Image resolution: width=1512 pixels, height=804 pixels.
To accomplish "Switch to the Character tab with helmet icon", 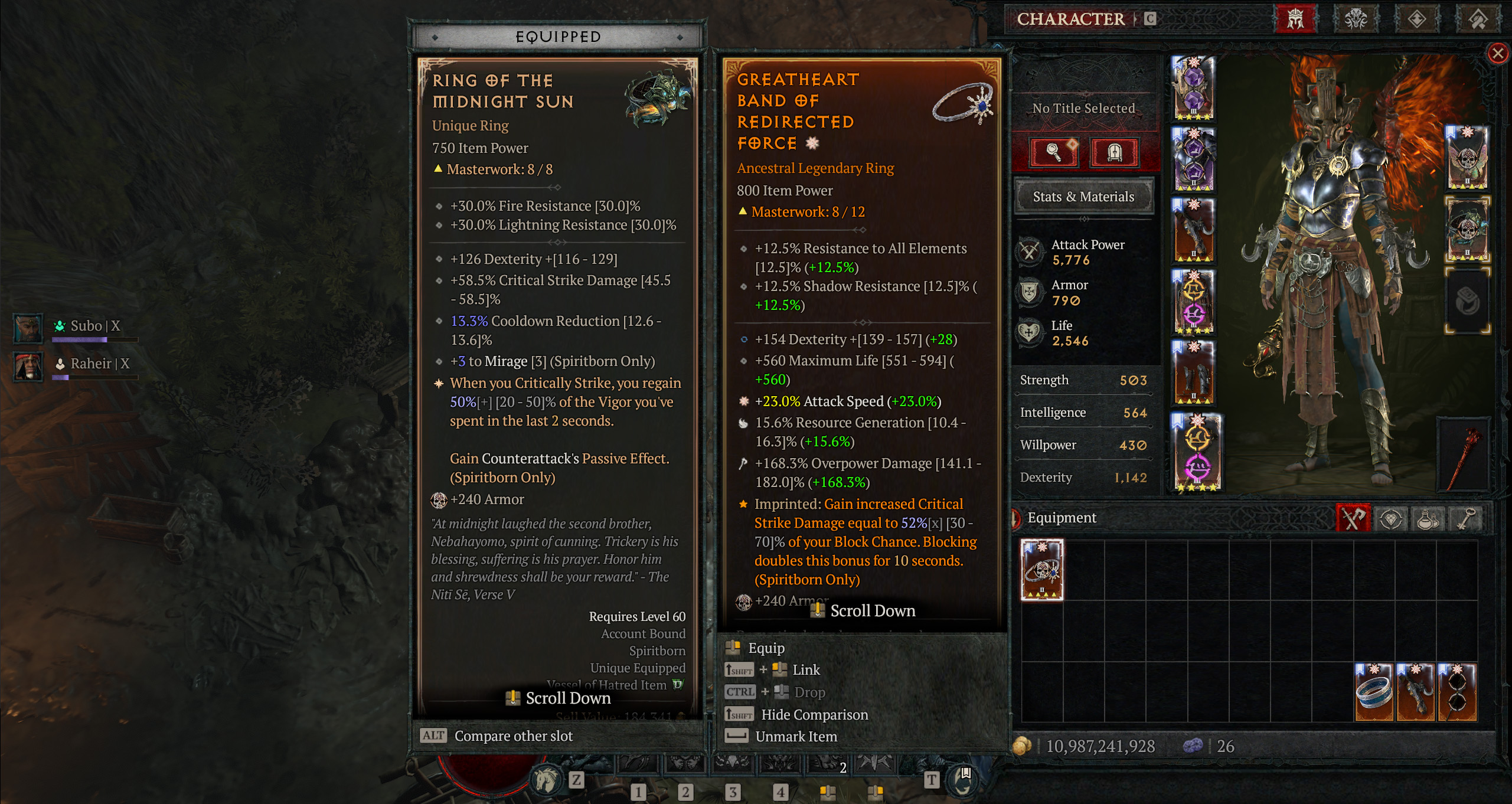I will pos(1295,19).
